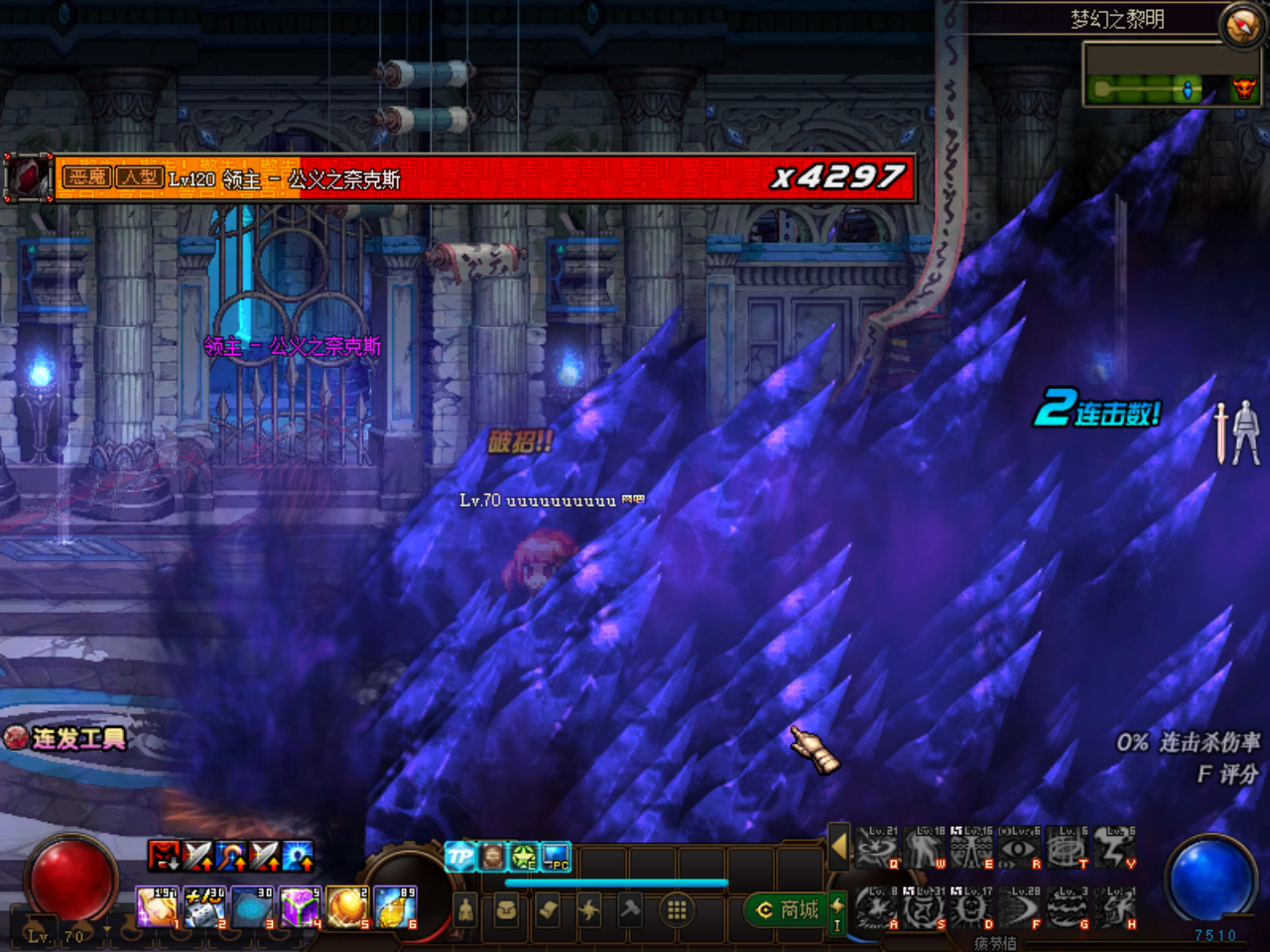The width and height of the screenshot is (1270, 952).
Task: Activate the skill bound to Q
Action: pos(876,849)
